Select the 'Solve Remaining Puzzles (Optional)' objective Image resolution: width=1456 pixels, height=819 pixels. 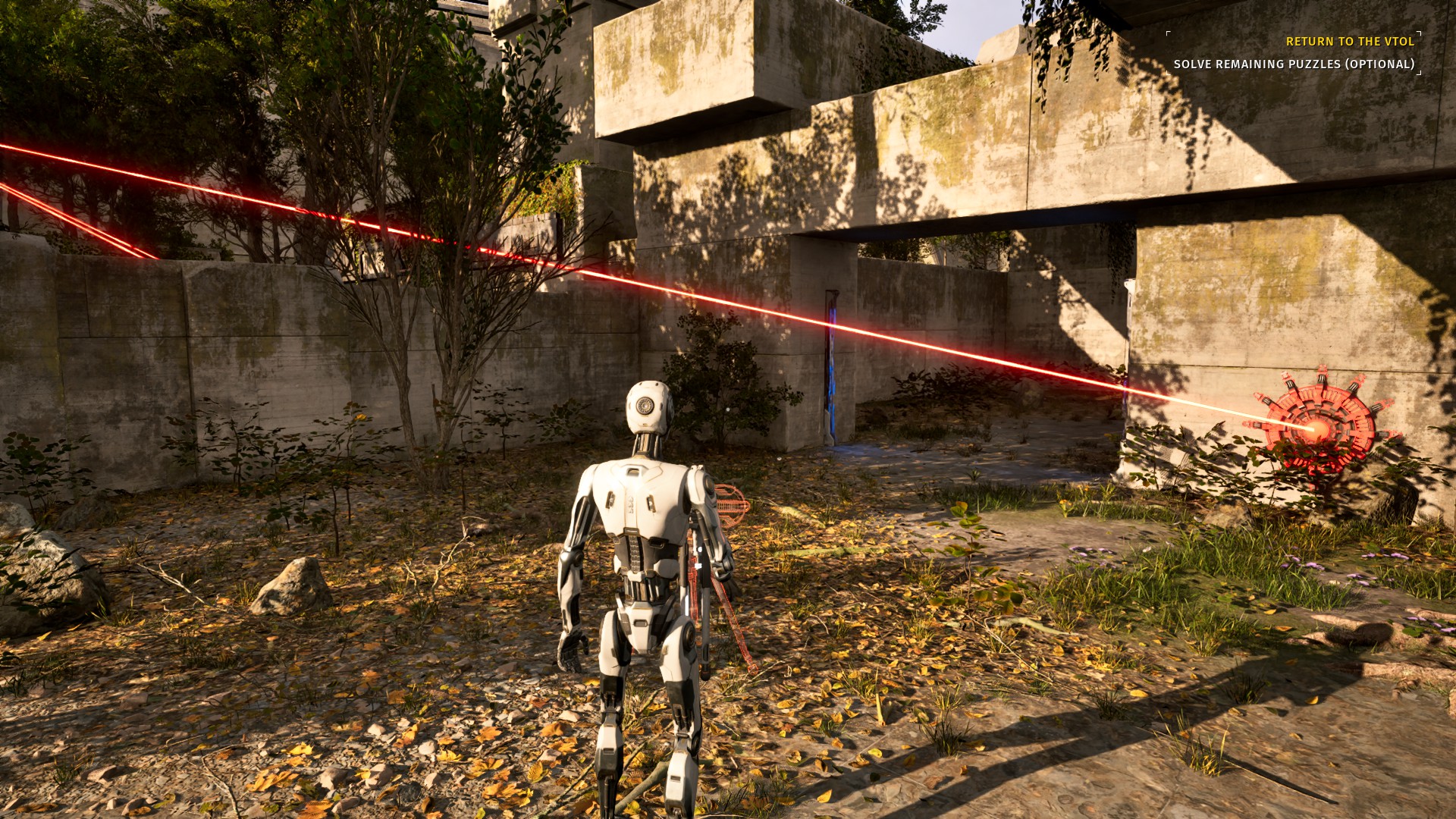tap(1294, 64)
